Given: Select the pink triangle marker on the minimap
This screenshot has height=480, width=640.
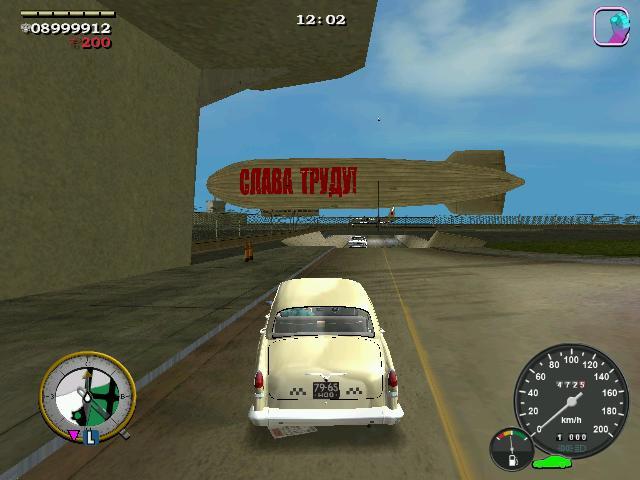Looking at the screenshot, I should point(74,436).
